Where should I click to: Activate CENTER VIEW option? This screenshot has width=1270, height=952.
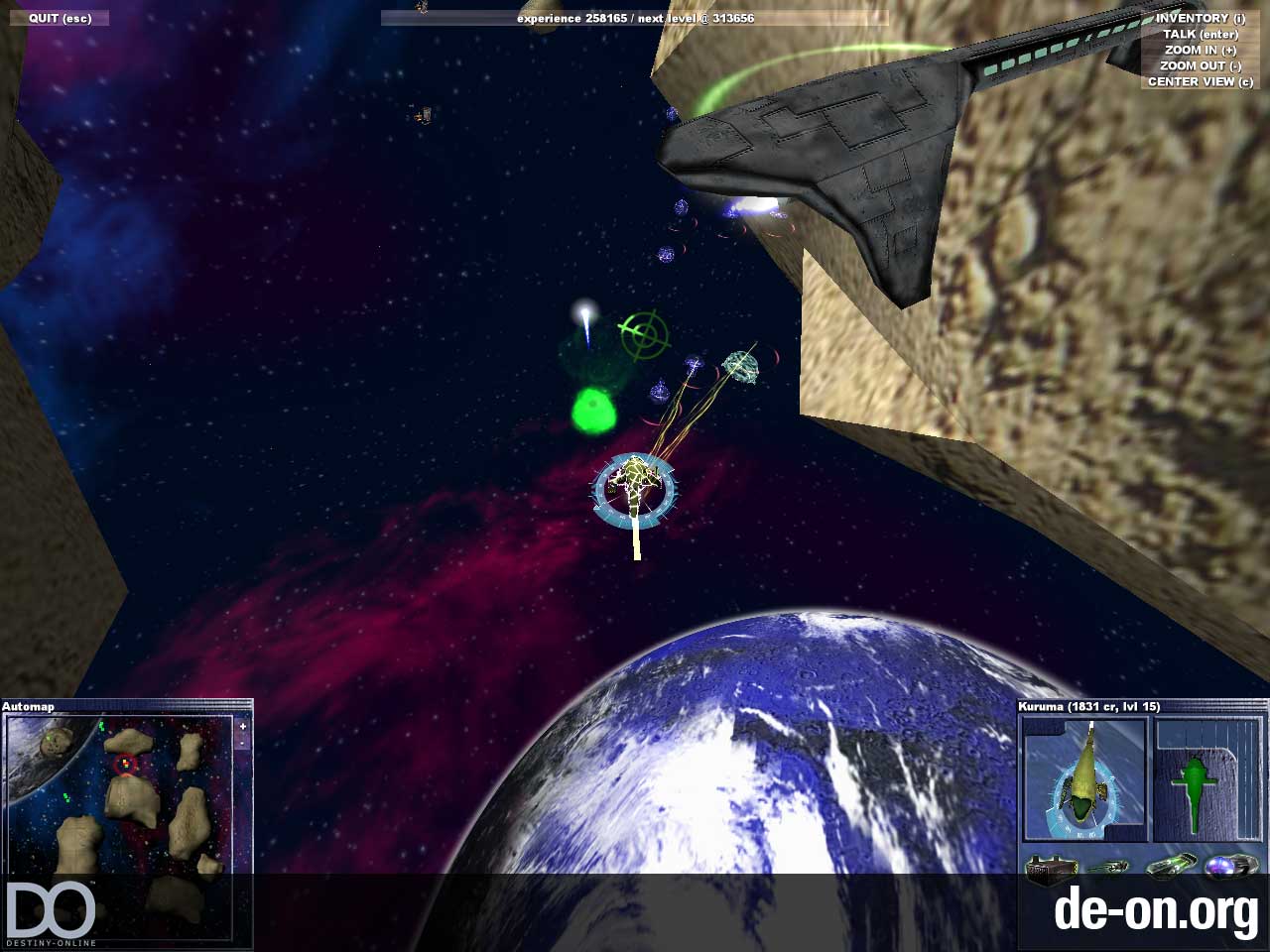click(x=1200, y=81)
